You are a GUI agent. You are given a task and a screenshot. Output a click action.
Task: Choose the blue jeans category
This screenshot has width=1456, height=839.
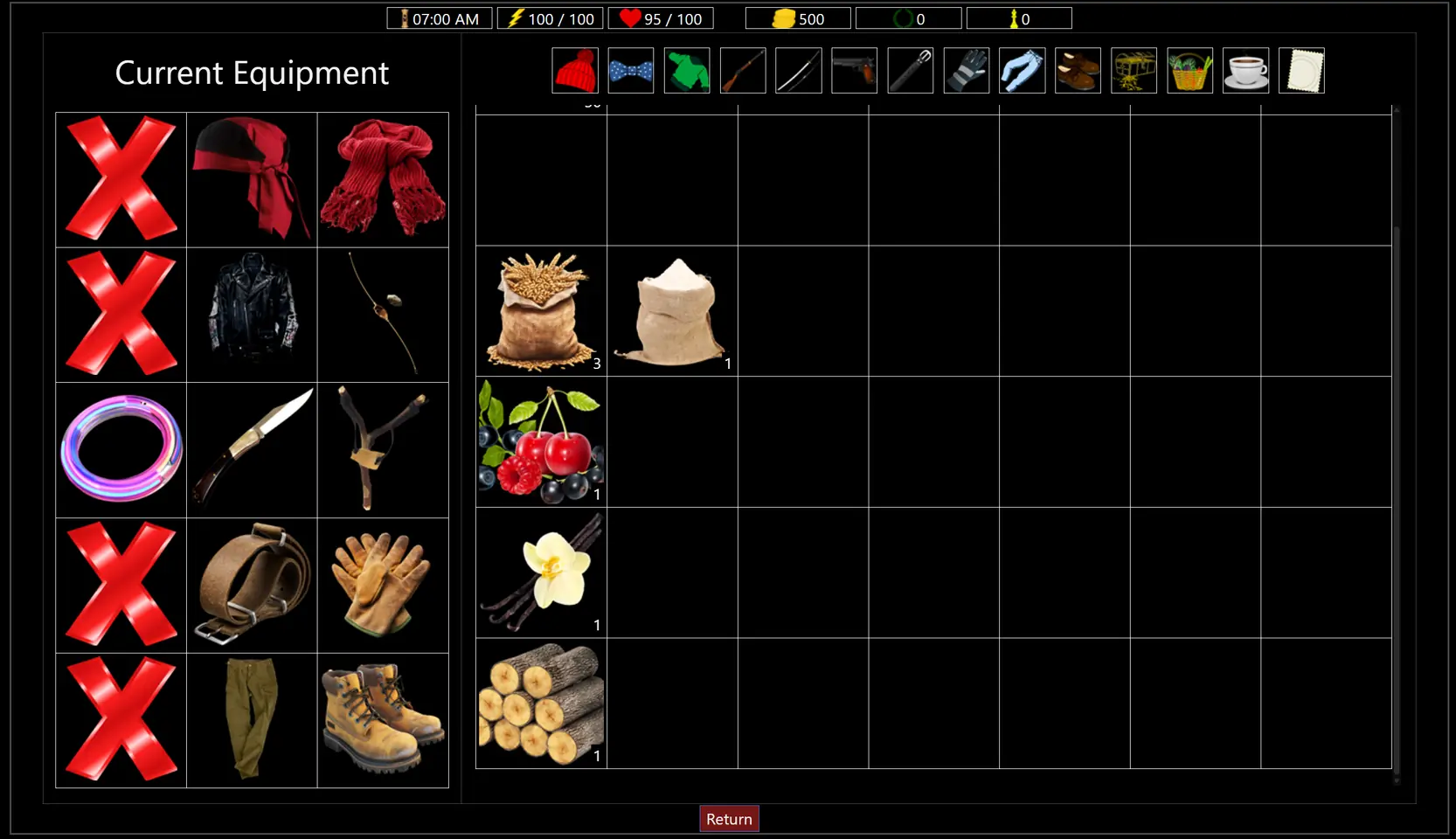coord(1022,71)
